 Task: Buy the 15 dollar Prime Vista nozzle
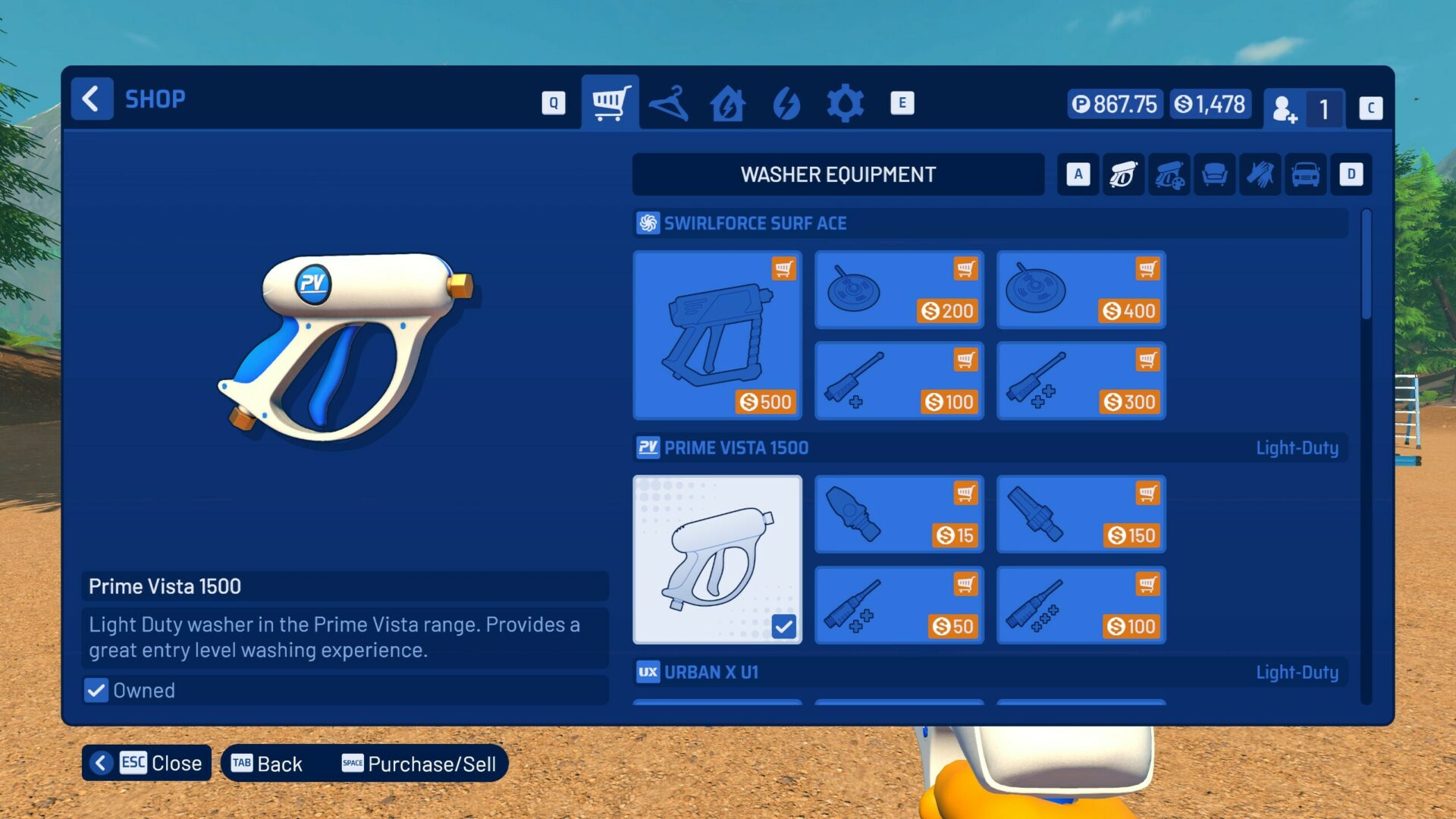coord(899,514)
